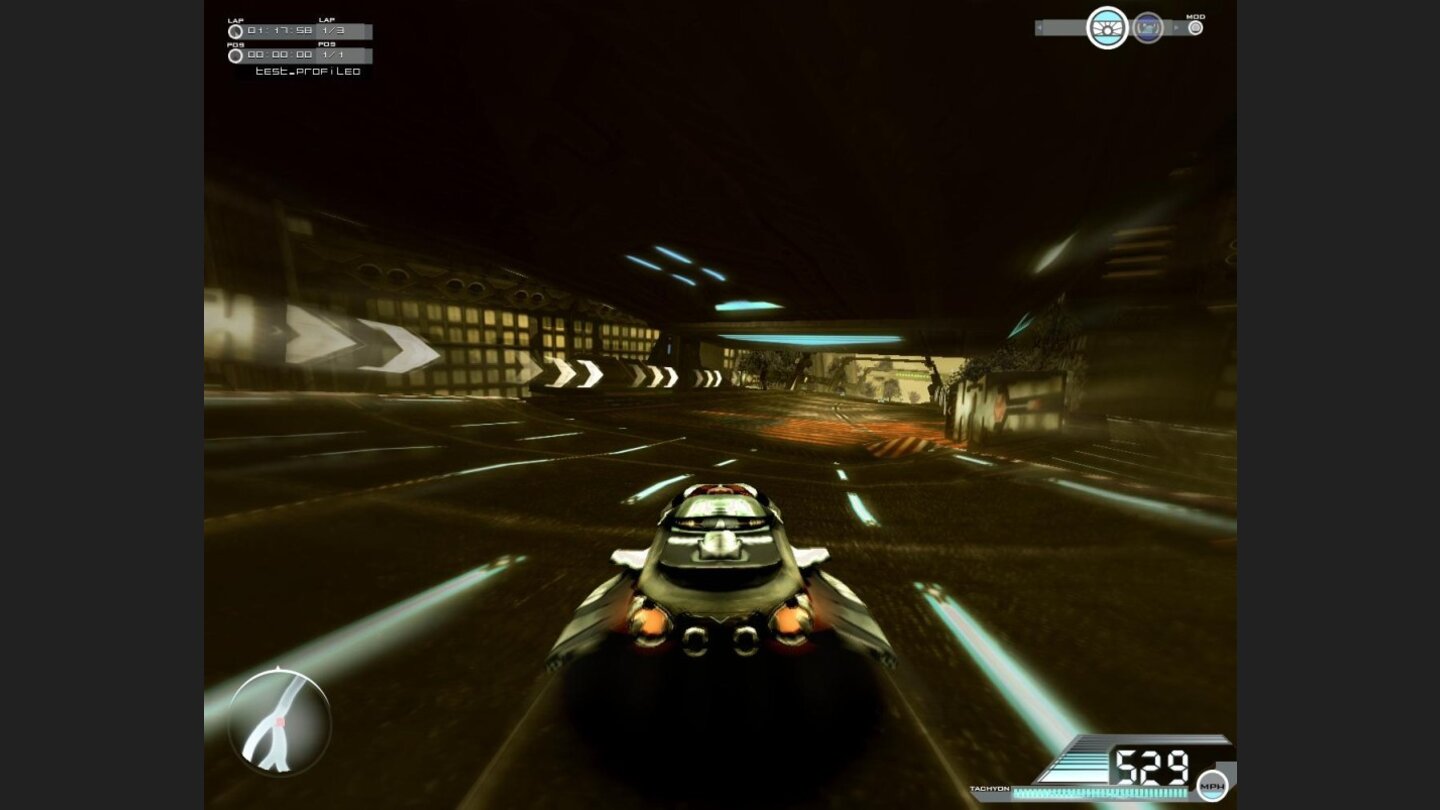Viewport: 1440px width, 810px height.
Task: Cycle mods using the right arrow
Action: 1175,27
